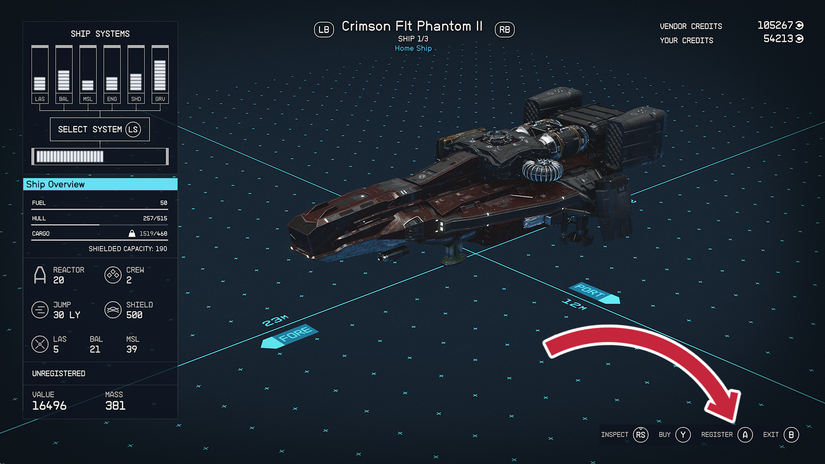Select the BAL power column
Screen dimensions: 825x464
click(x=64, y=76)
